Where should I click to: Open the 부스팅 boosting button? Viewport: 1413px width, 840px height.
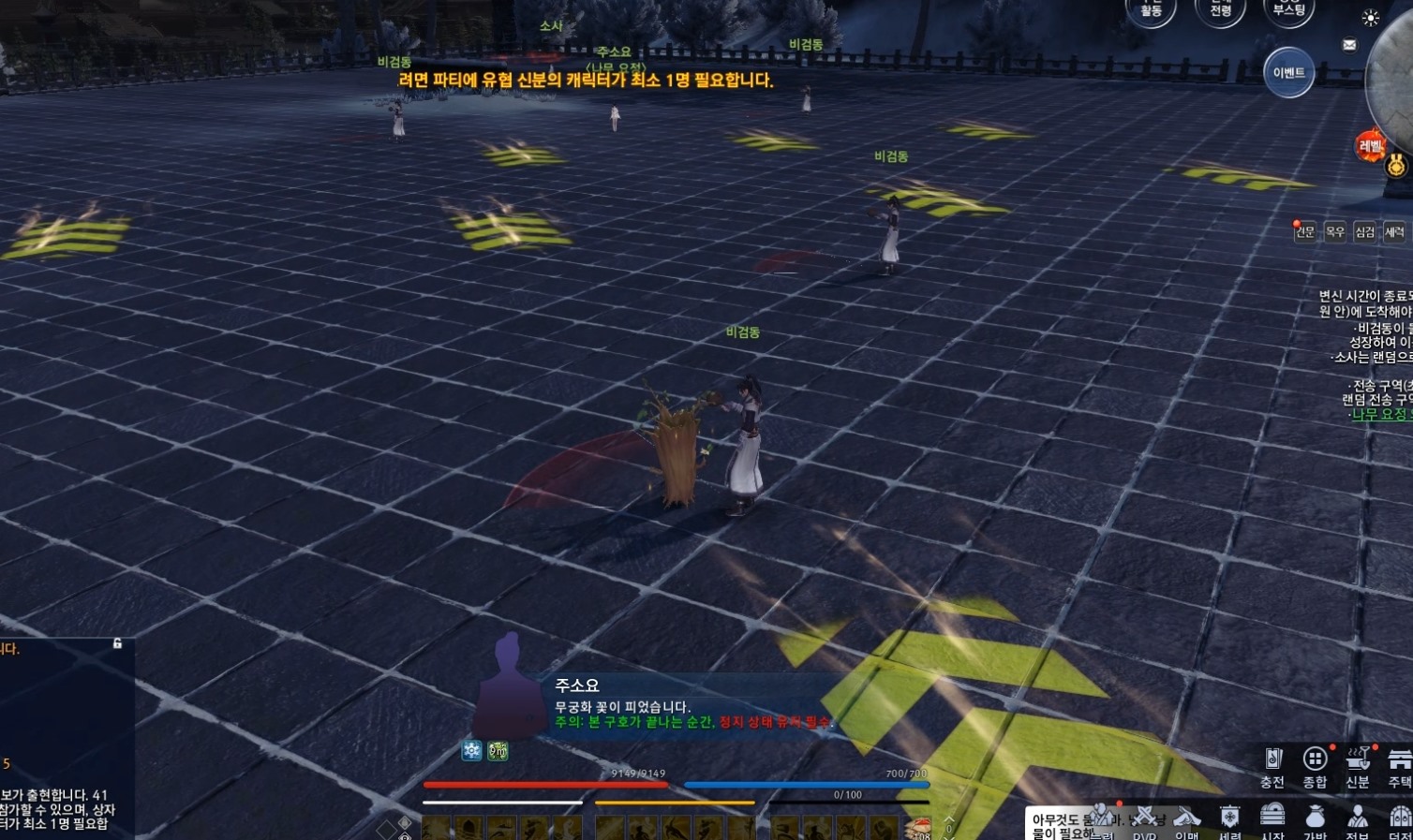[x=1288, y=10]
